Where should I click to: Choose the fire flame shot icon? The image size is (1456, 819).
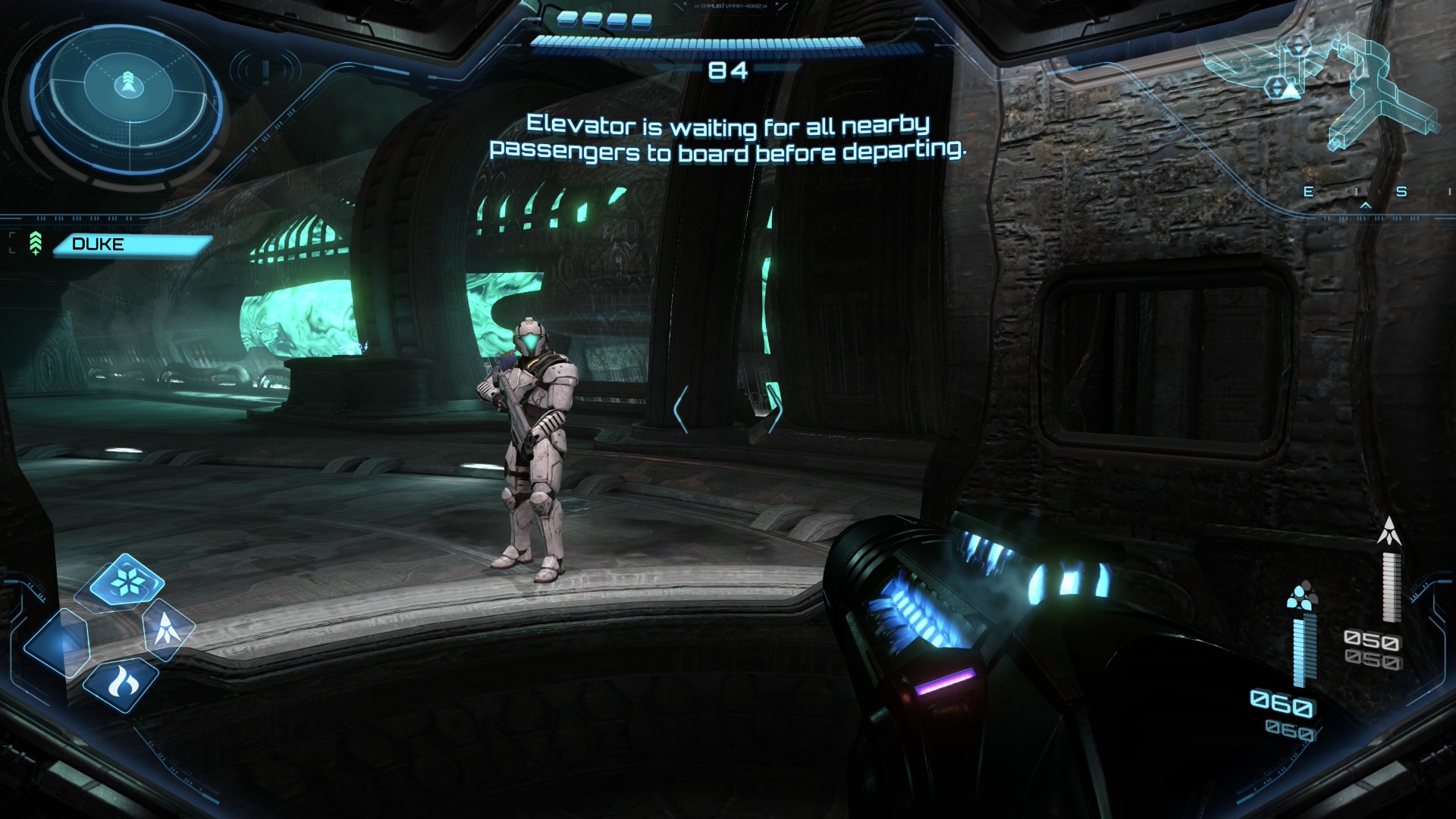coord(121,683)
